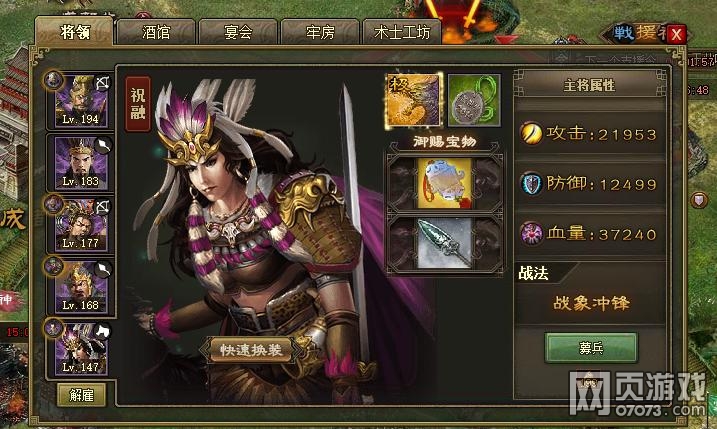Click the 解雇 dismiss button
This screenshot has width=717, height=429.
coord(82,393)
